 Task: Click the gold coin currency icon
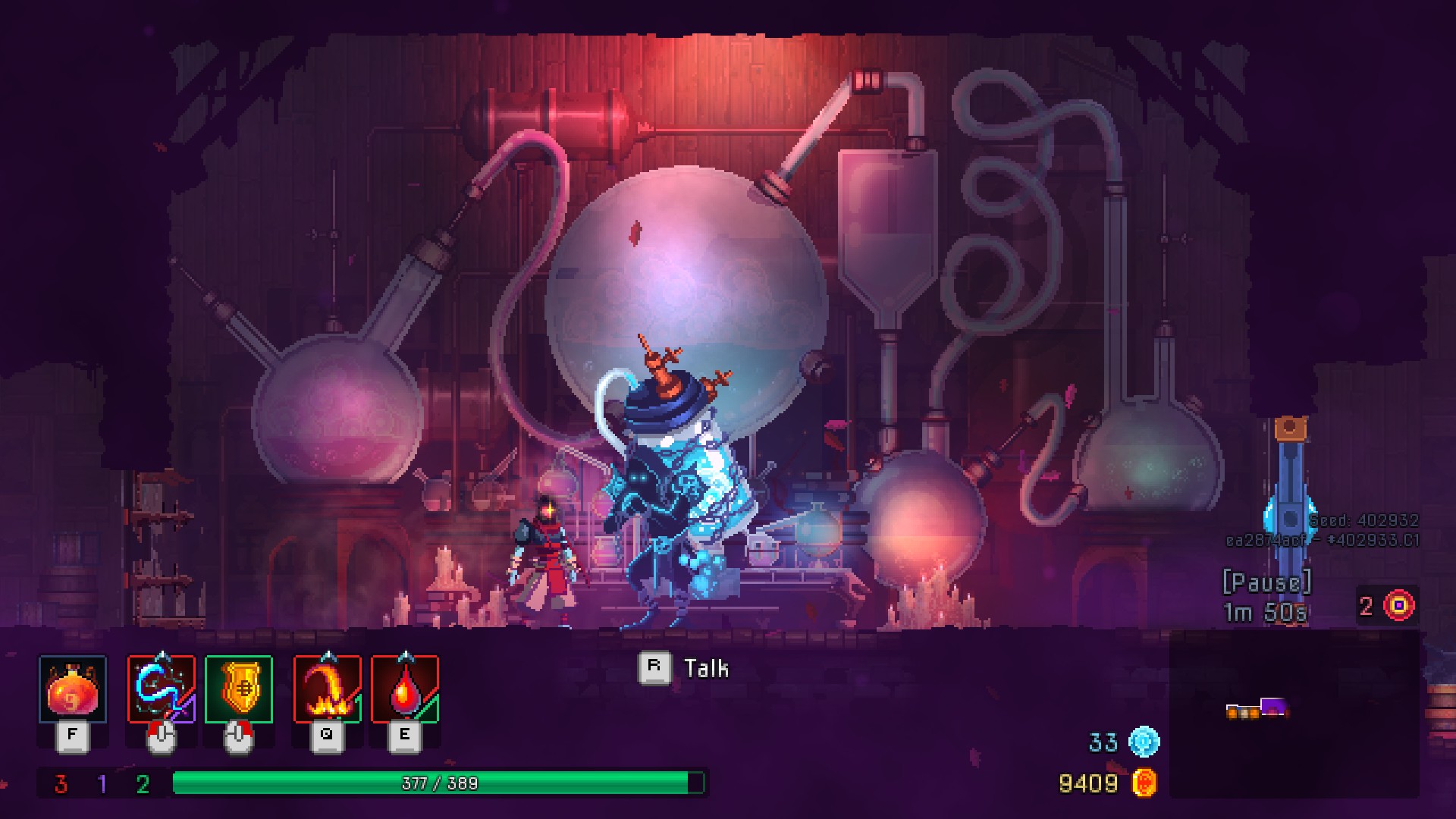(x=1144, y=783)
